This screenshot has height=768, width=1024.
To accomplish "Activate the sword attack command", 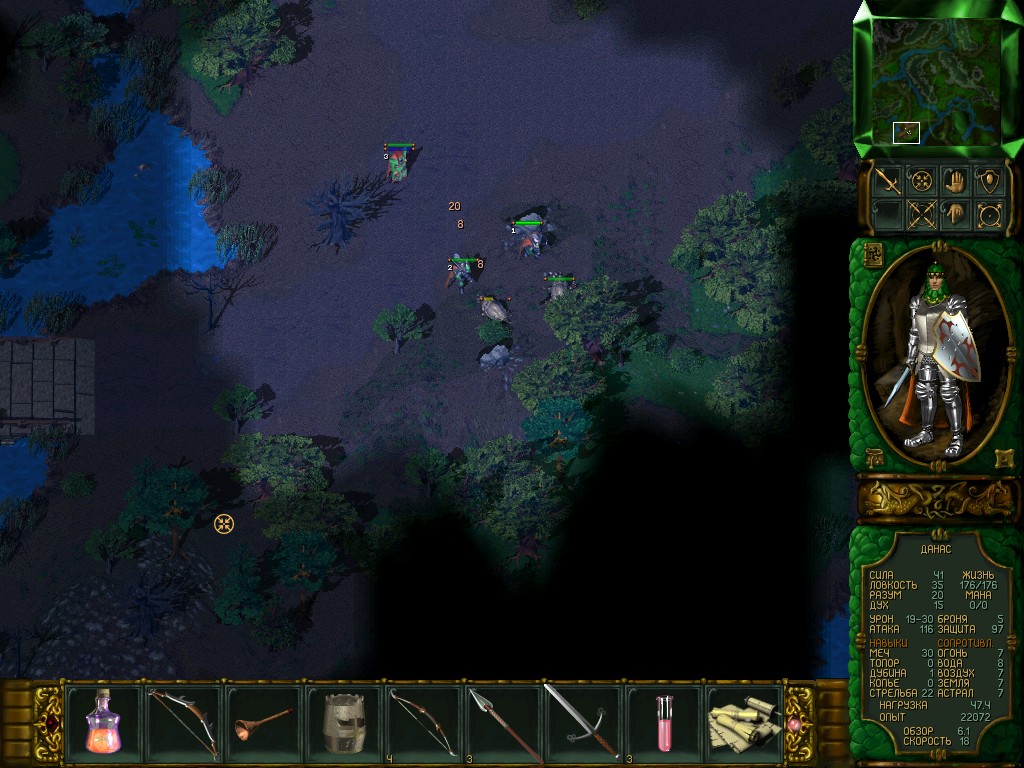I will (x=887, y=181).
